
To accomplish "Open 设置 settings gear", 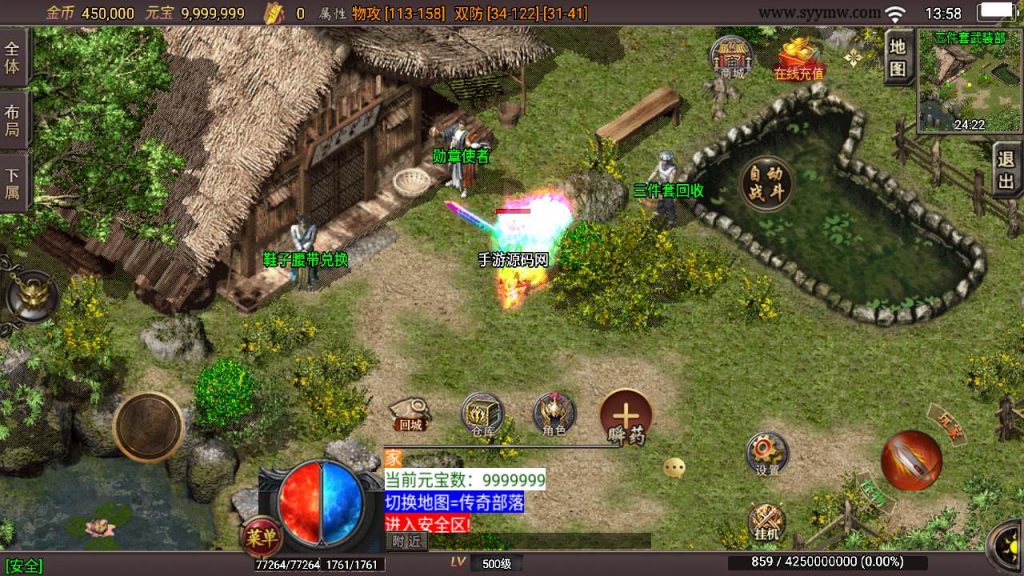I will click(x=767, y=453).
